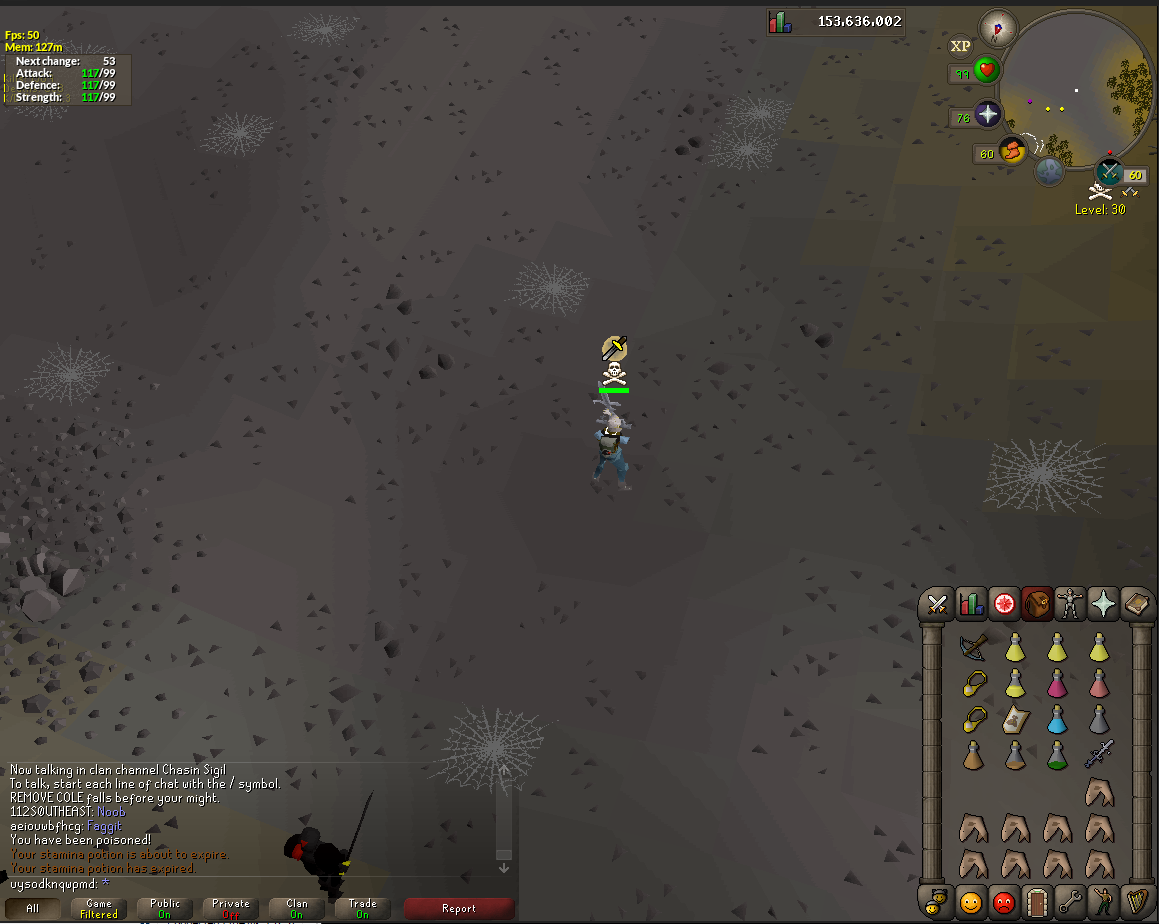Select the blue potion in inventory
The width and height of the screenshot is (1159, 924).
pos(1057,718)
